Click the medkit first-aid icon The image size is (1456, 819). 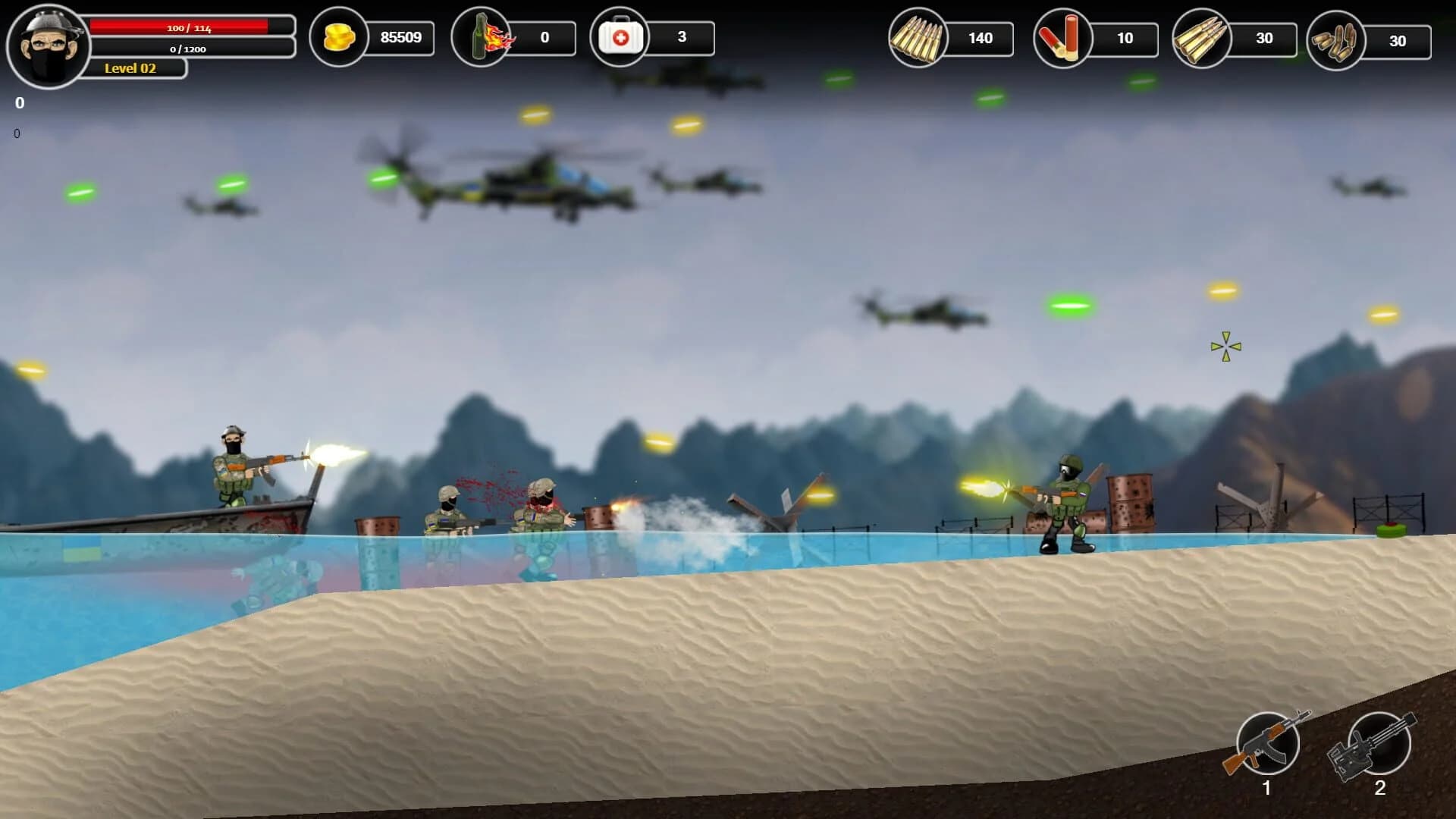click(x=620, y=36)
